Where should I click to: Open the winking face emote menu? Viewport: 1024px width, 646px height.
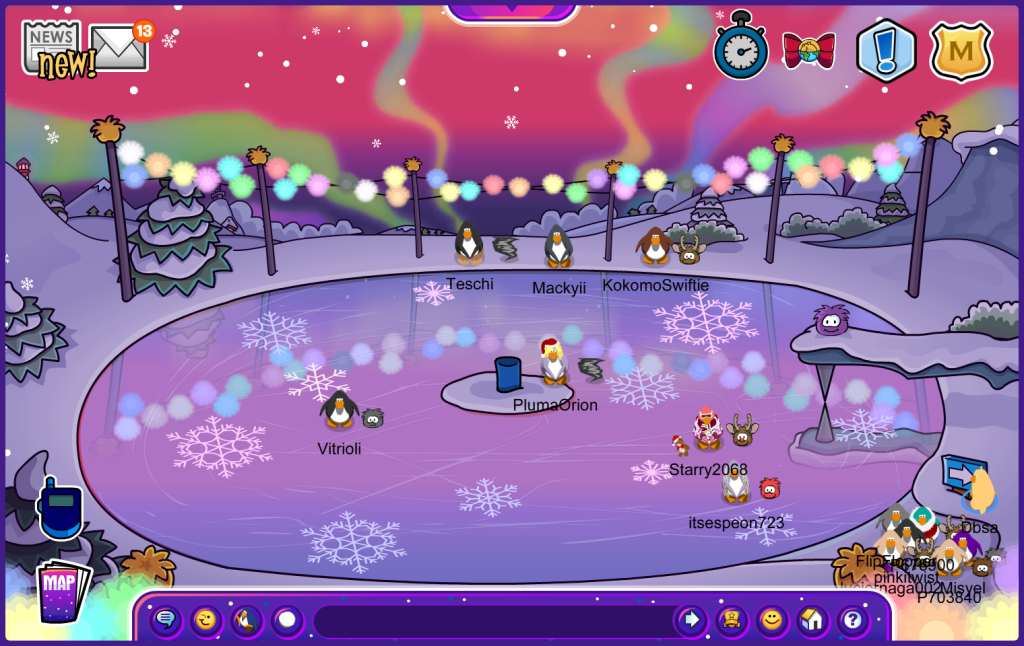tap(206, 621)
